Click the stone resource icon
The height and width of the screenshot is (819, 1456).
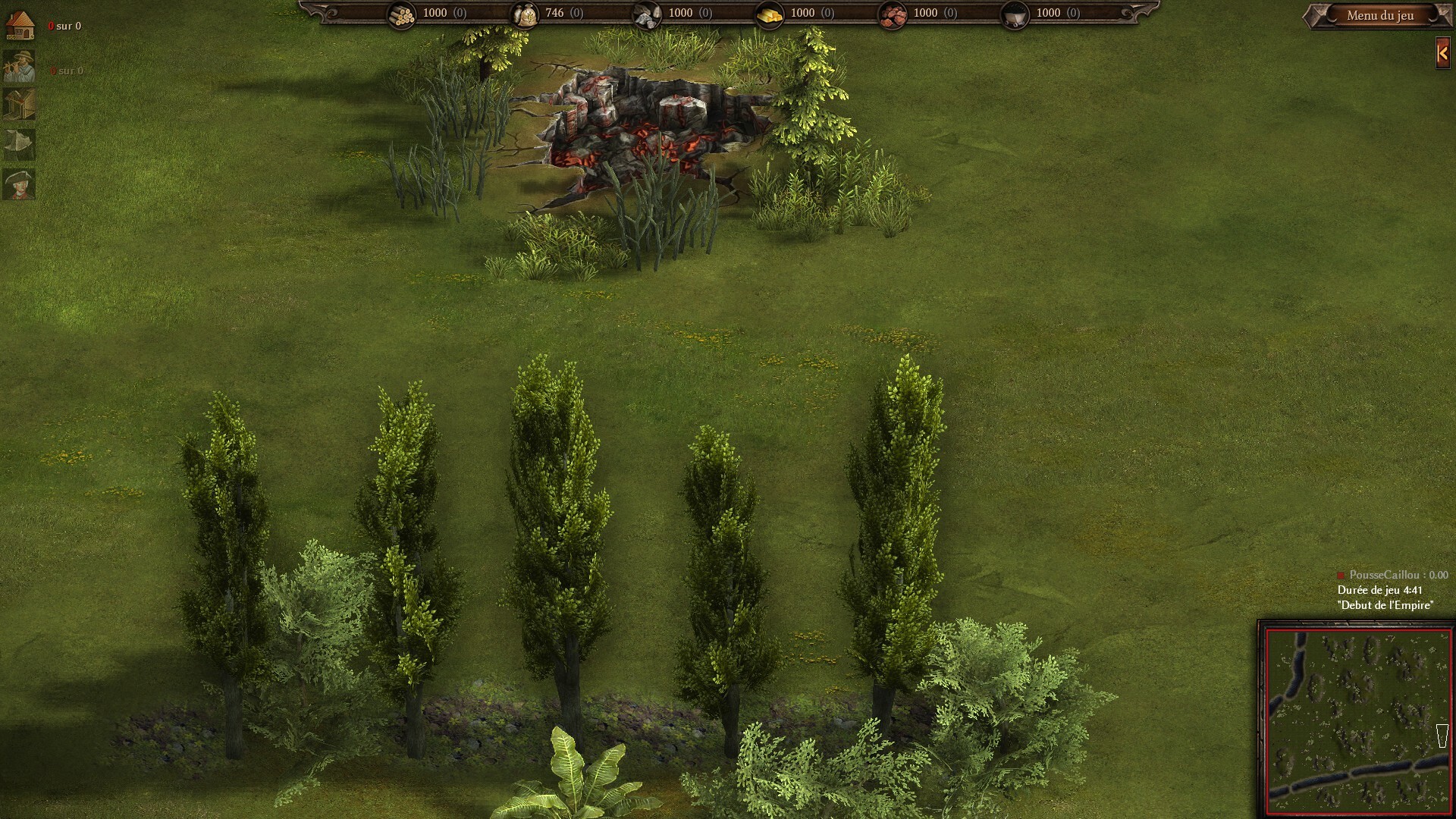(647, 14)
